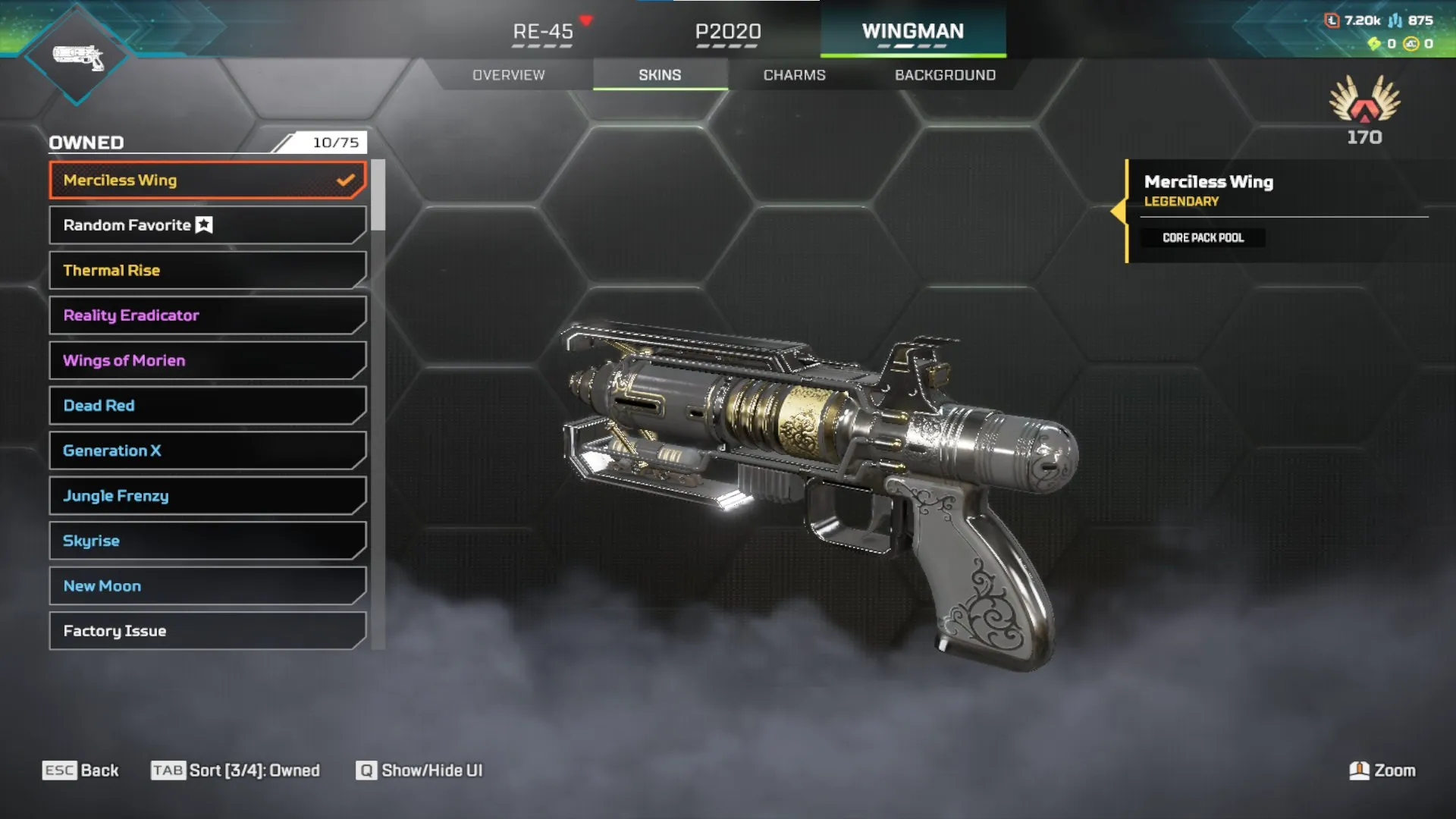
Task: Select the Merciless Wing skin
Action: click(207, 180)
